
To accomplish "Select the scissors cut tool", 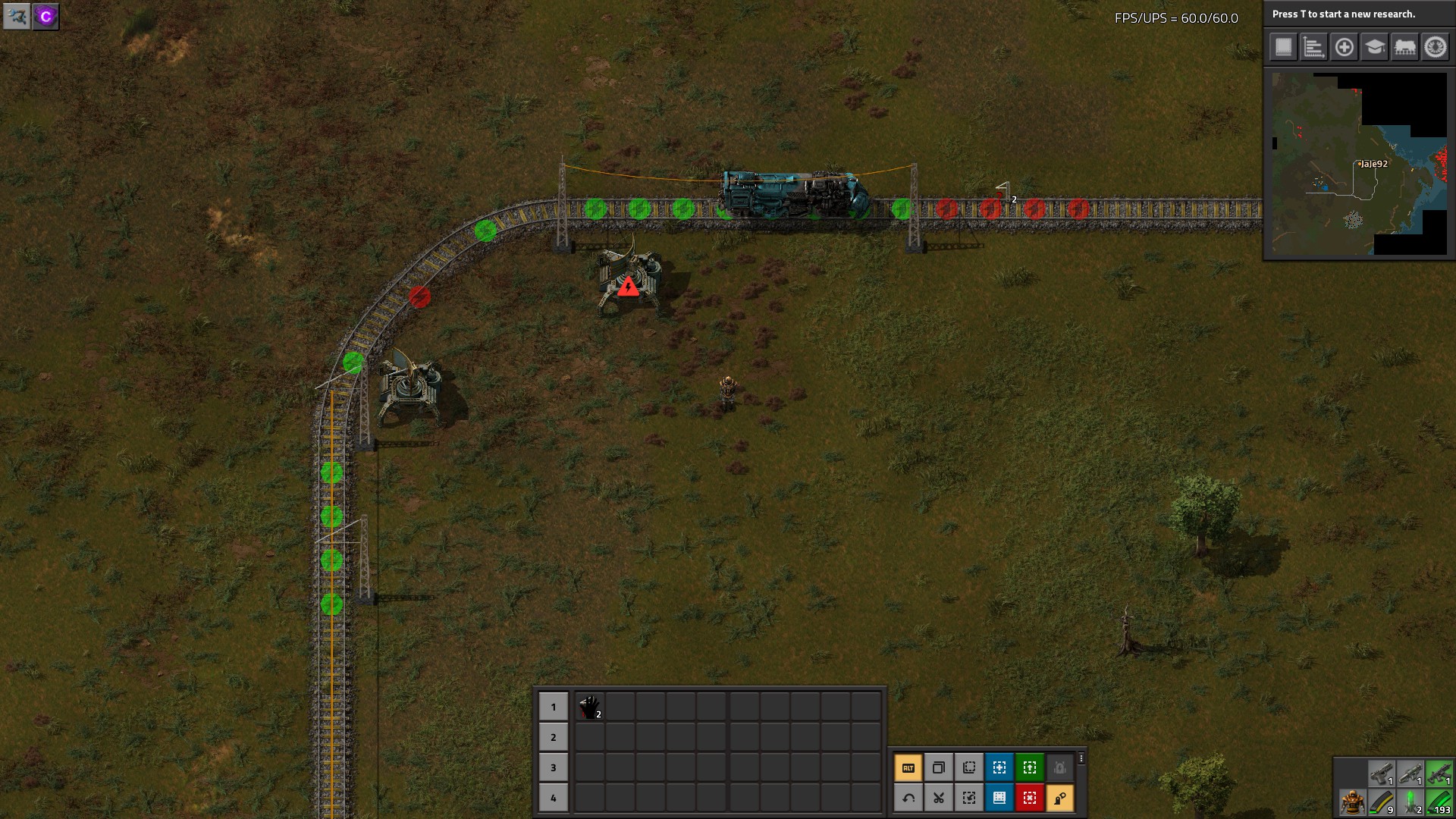I will point(938,798).
